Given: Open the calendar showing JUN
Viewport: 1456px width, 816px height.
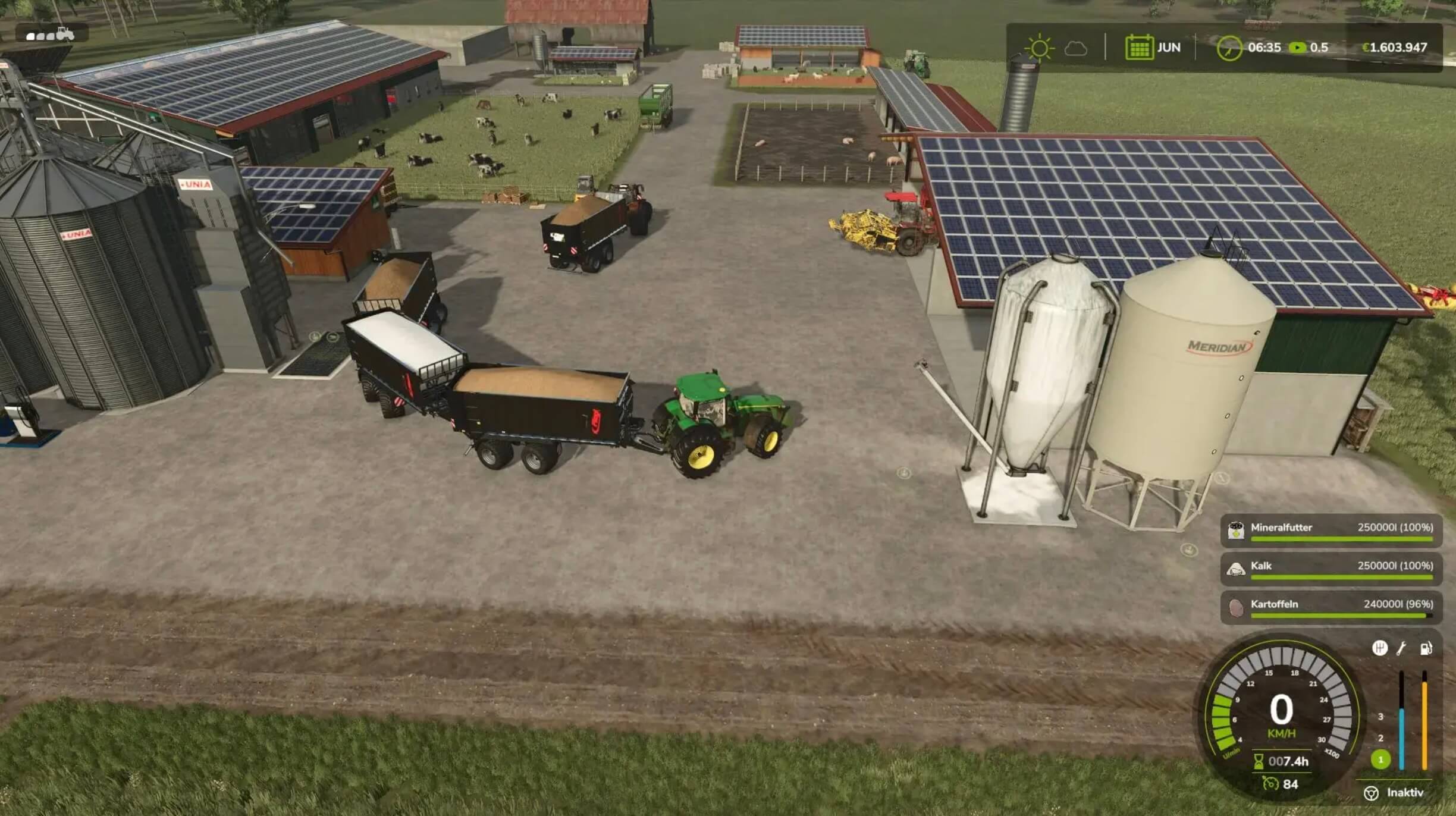Looking at the screenshot, I should (x=1138, y=48).
